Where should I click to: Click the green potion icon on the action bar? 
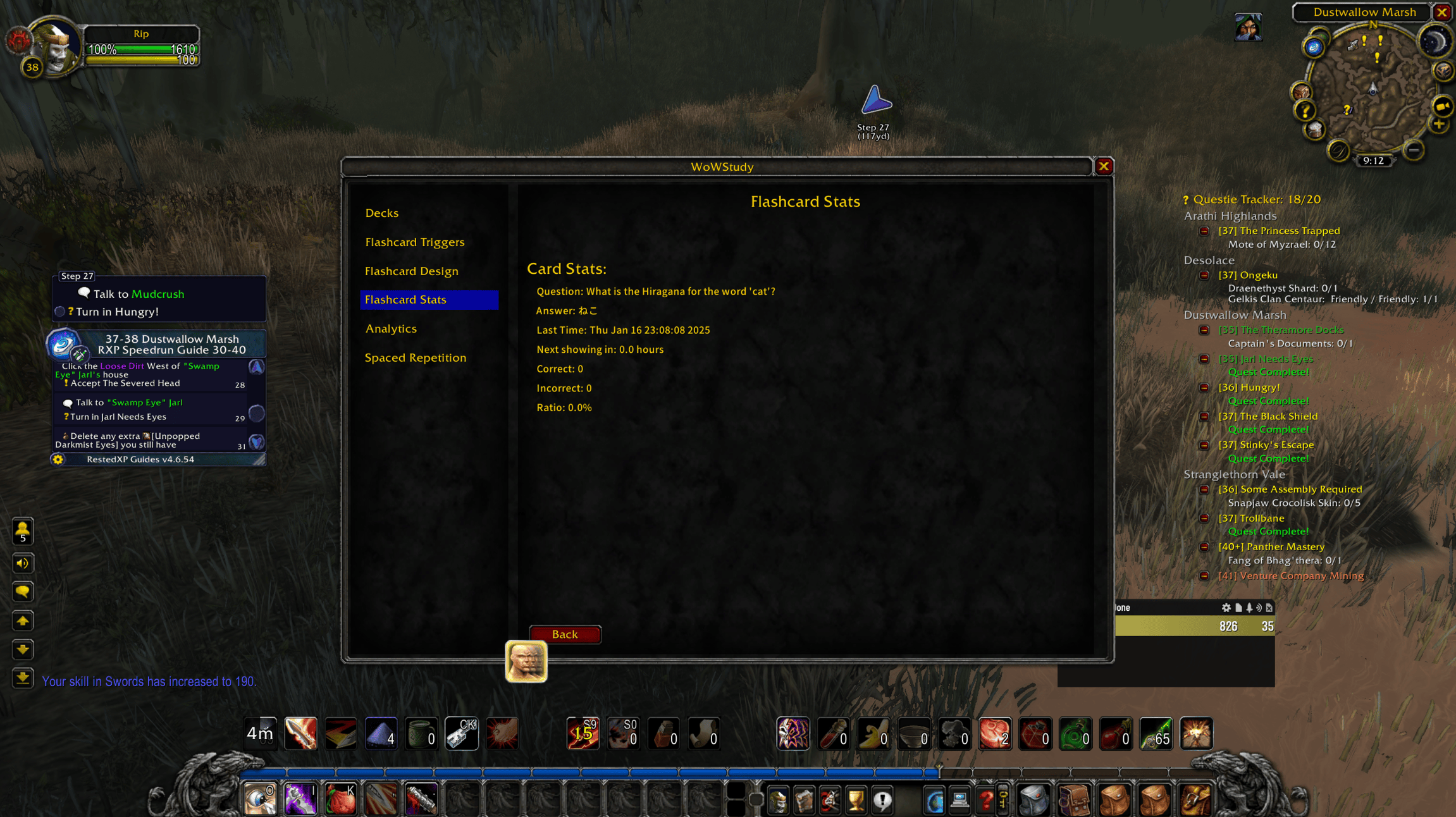click(1076, 734)
